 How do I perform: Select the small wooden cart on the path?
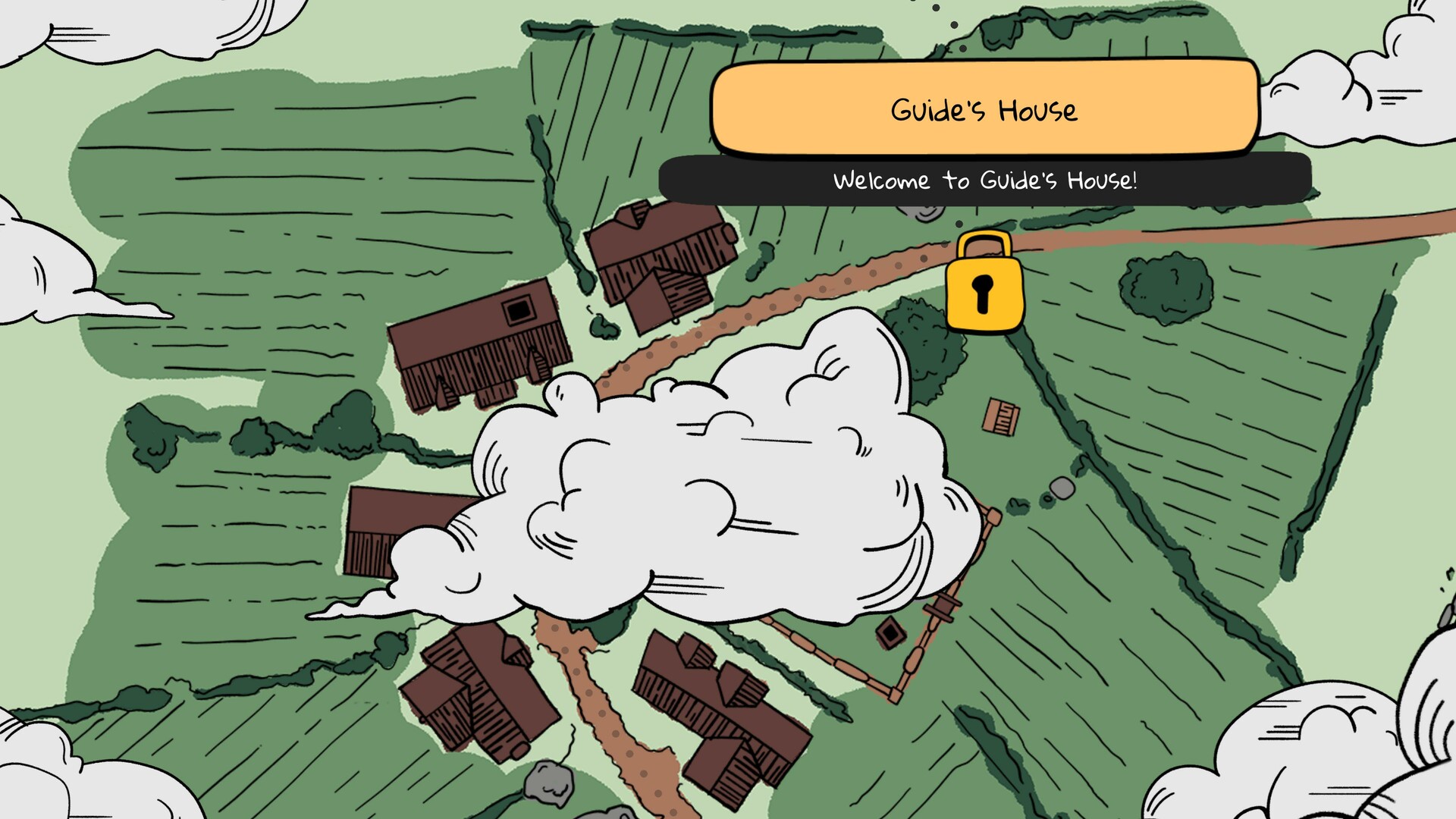coord(1000,416)
